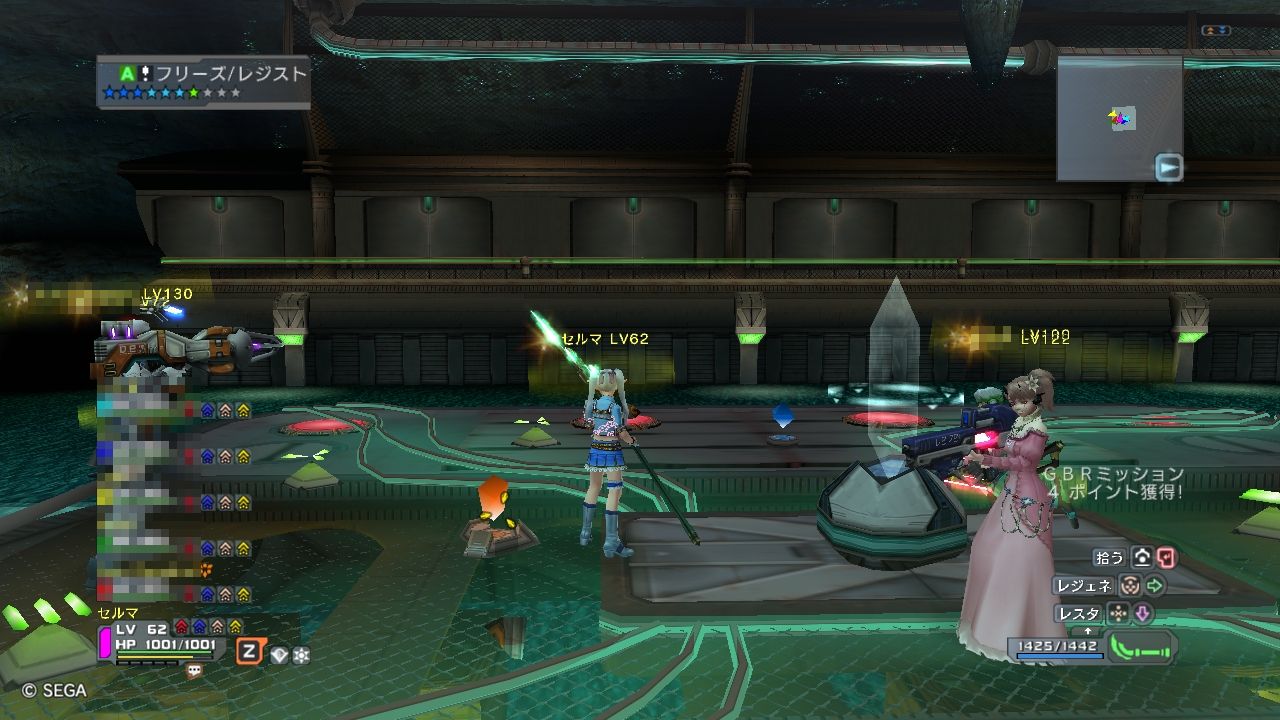Click the orange and blue arrows indicator

click(1216, 31)
